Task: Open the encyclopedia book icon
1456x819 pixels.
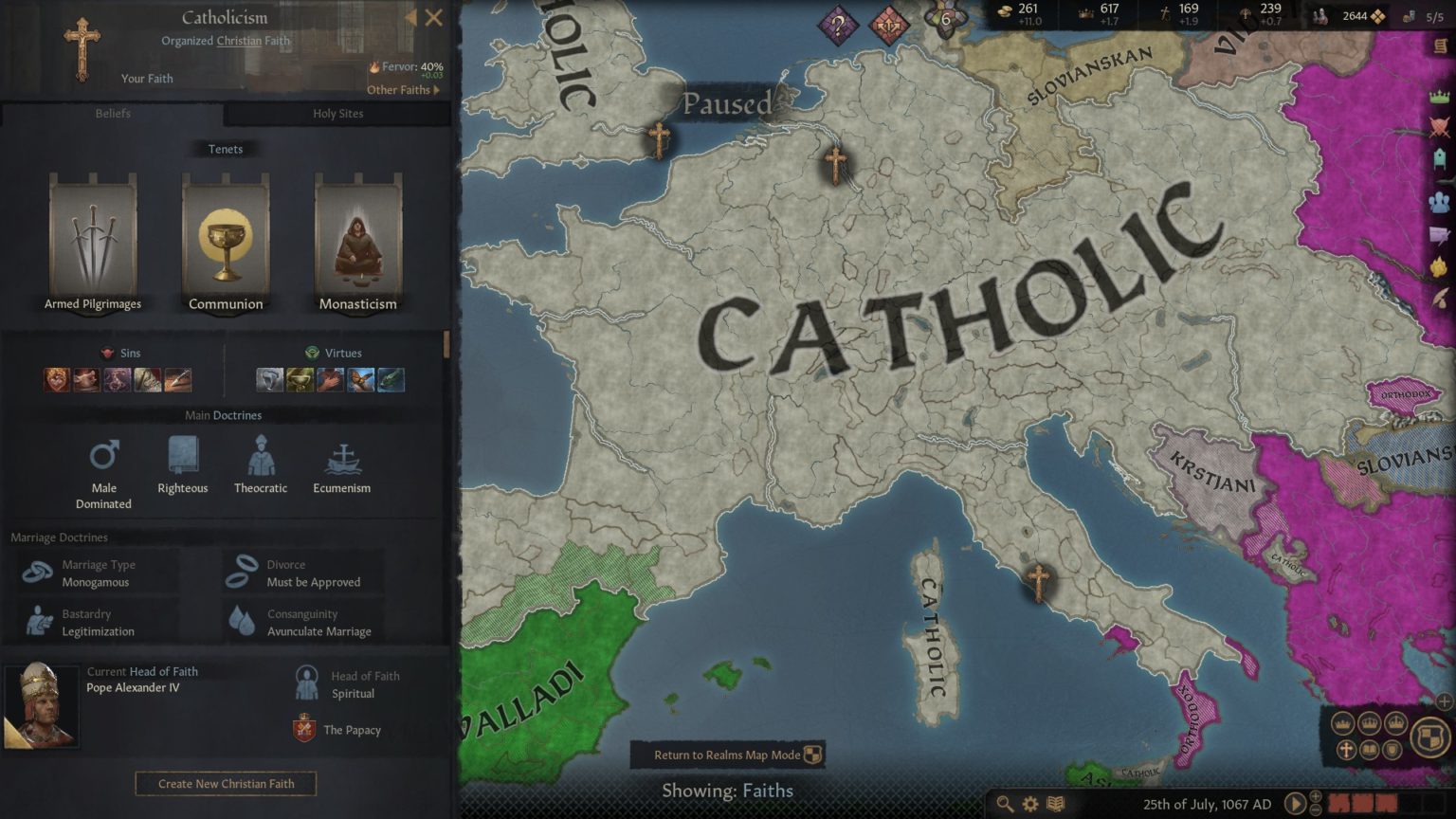Action: click(x=1054, y=803)
